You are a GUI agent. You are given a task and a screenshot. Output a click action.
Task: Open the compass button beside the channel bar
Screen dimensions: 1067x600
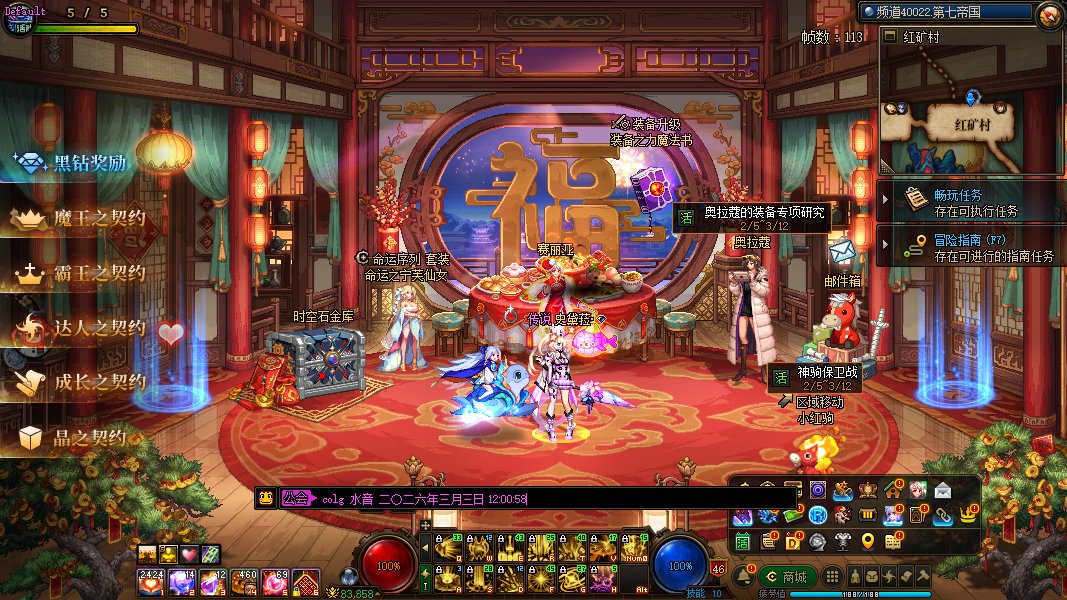click(x=1049, y=15)
